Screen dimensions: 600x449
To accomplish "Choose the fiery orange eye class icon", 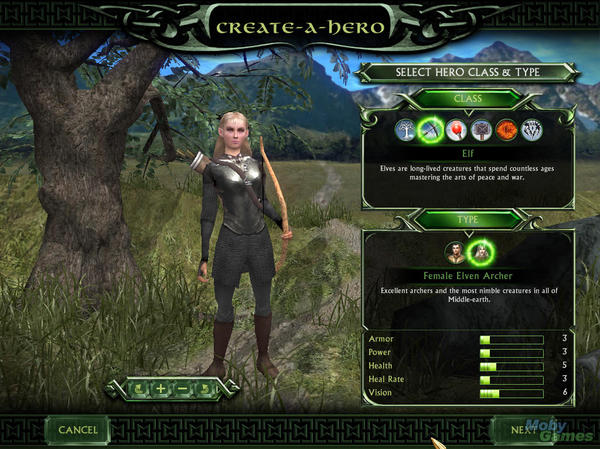I will 505,129.
